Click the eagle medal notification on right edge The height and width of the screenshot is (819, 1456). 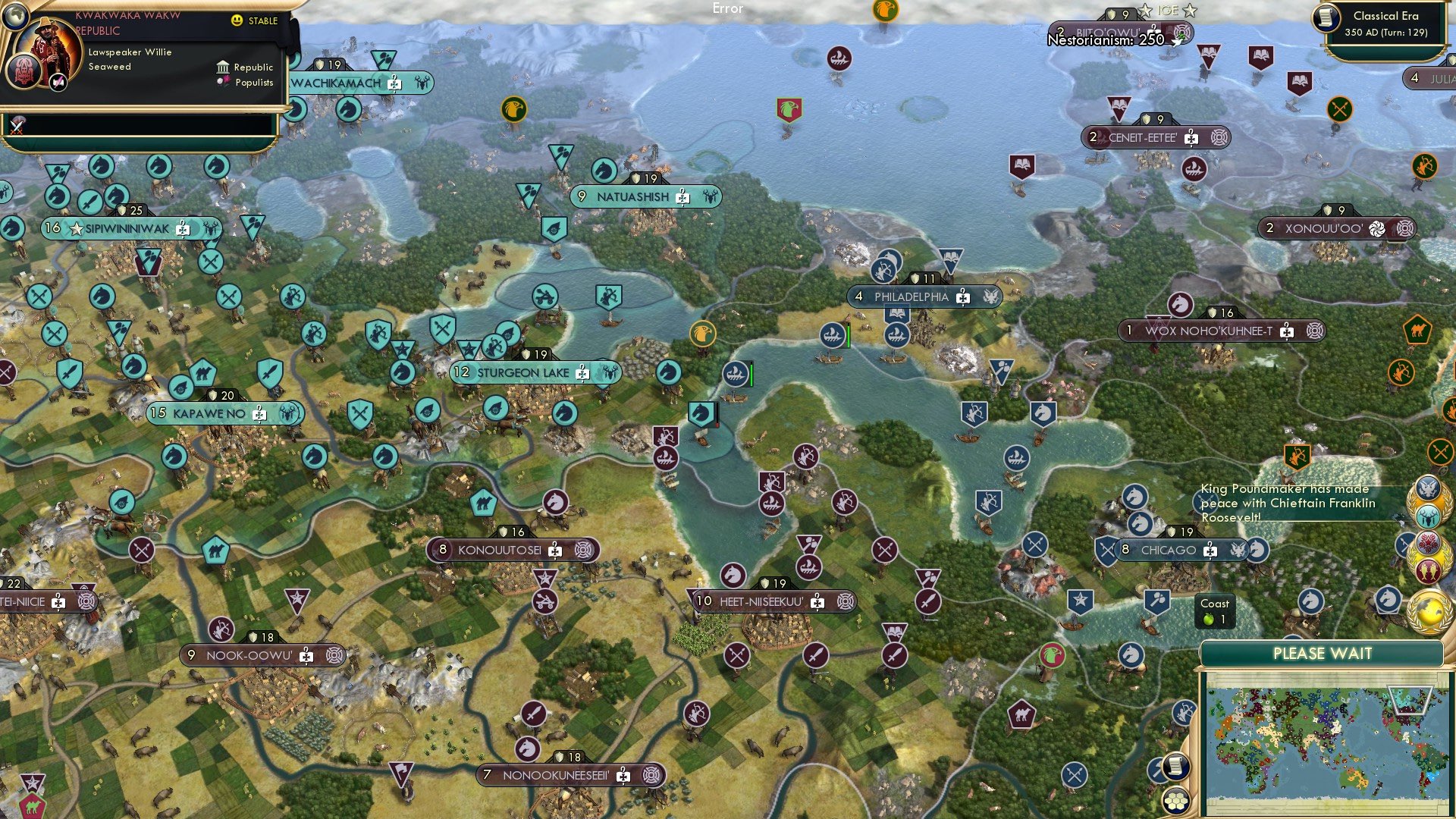1428,488
